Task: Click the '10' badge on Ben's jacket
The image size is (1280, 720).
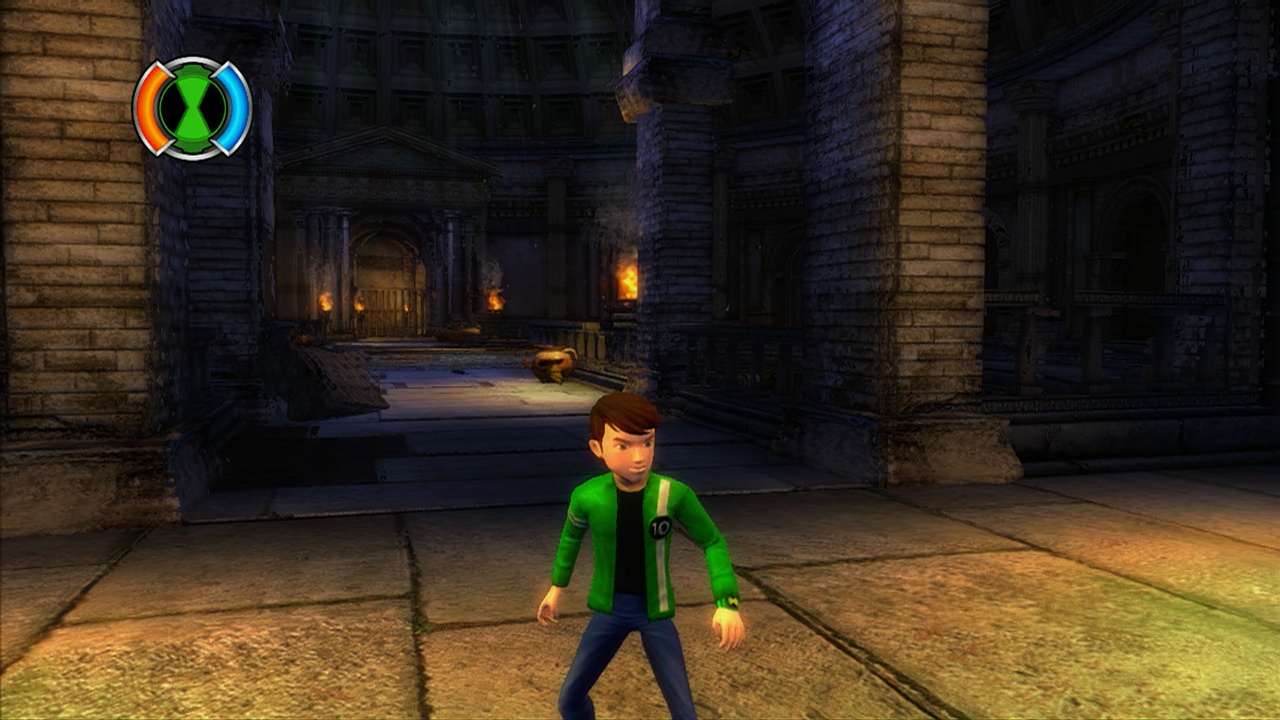Action: (x=660, y=528)
